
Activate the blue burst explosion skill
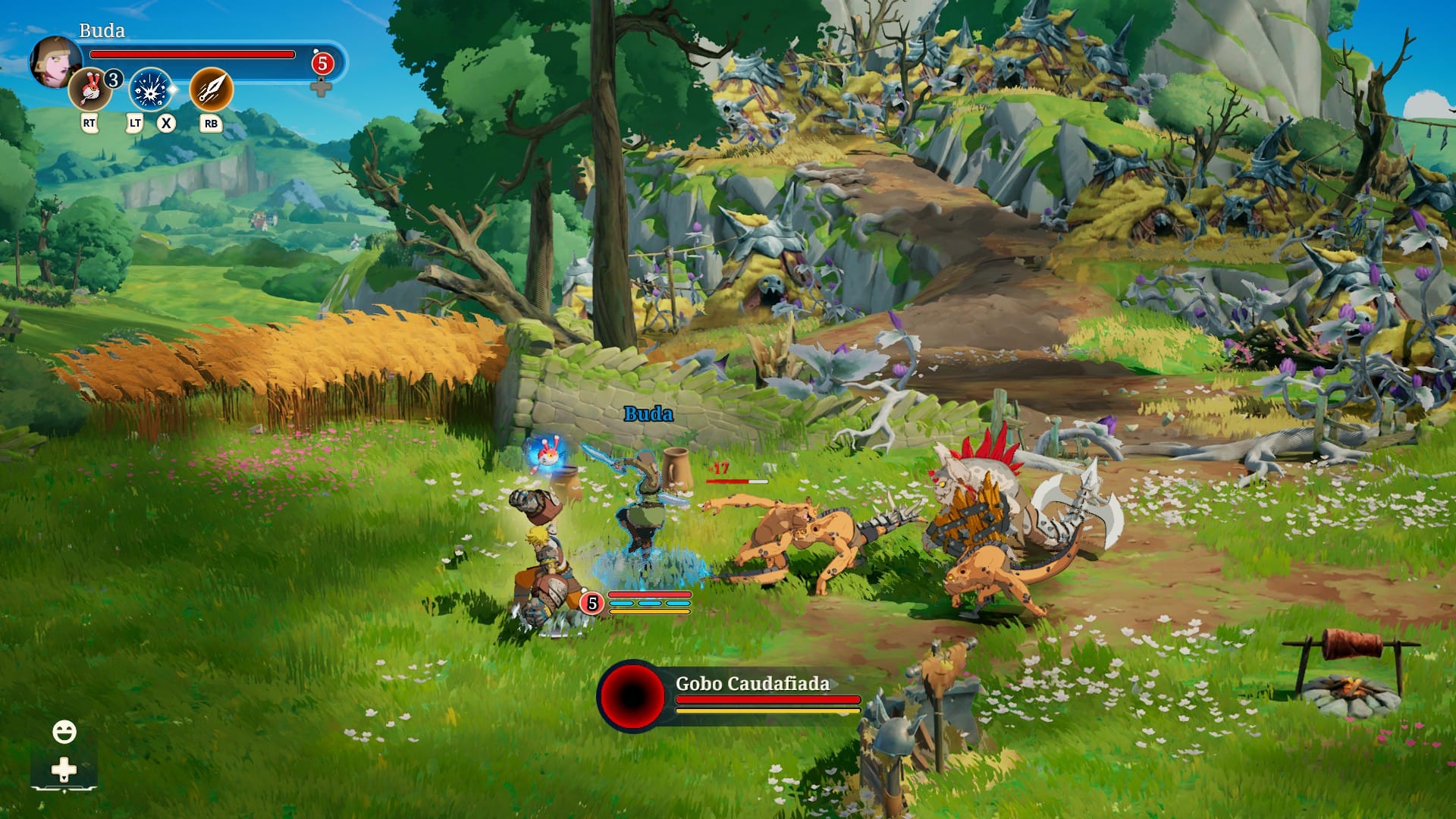click(x=150, y=89)
